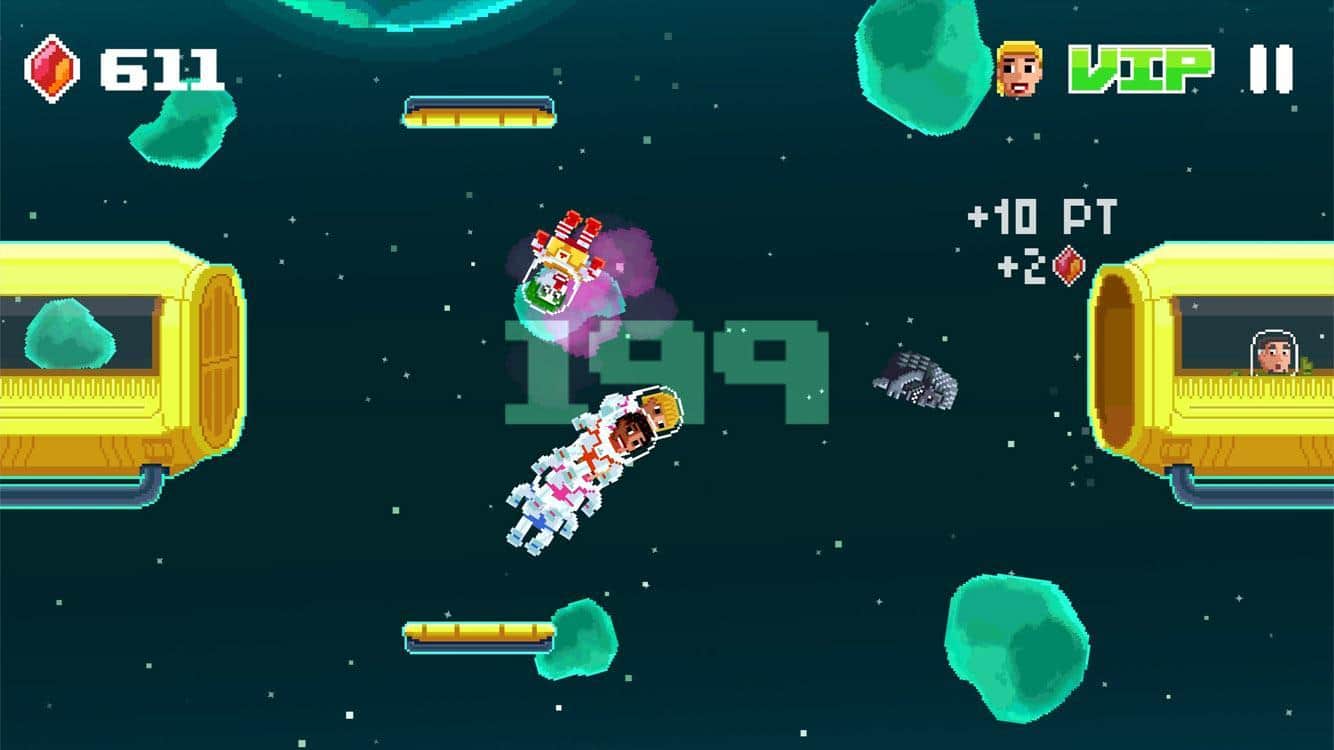Click the gray alien creature sprite
Viewport: 1334px width, 750px height.
pos(915,380)
